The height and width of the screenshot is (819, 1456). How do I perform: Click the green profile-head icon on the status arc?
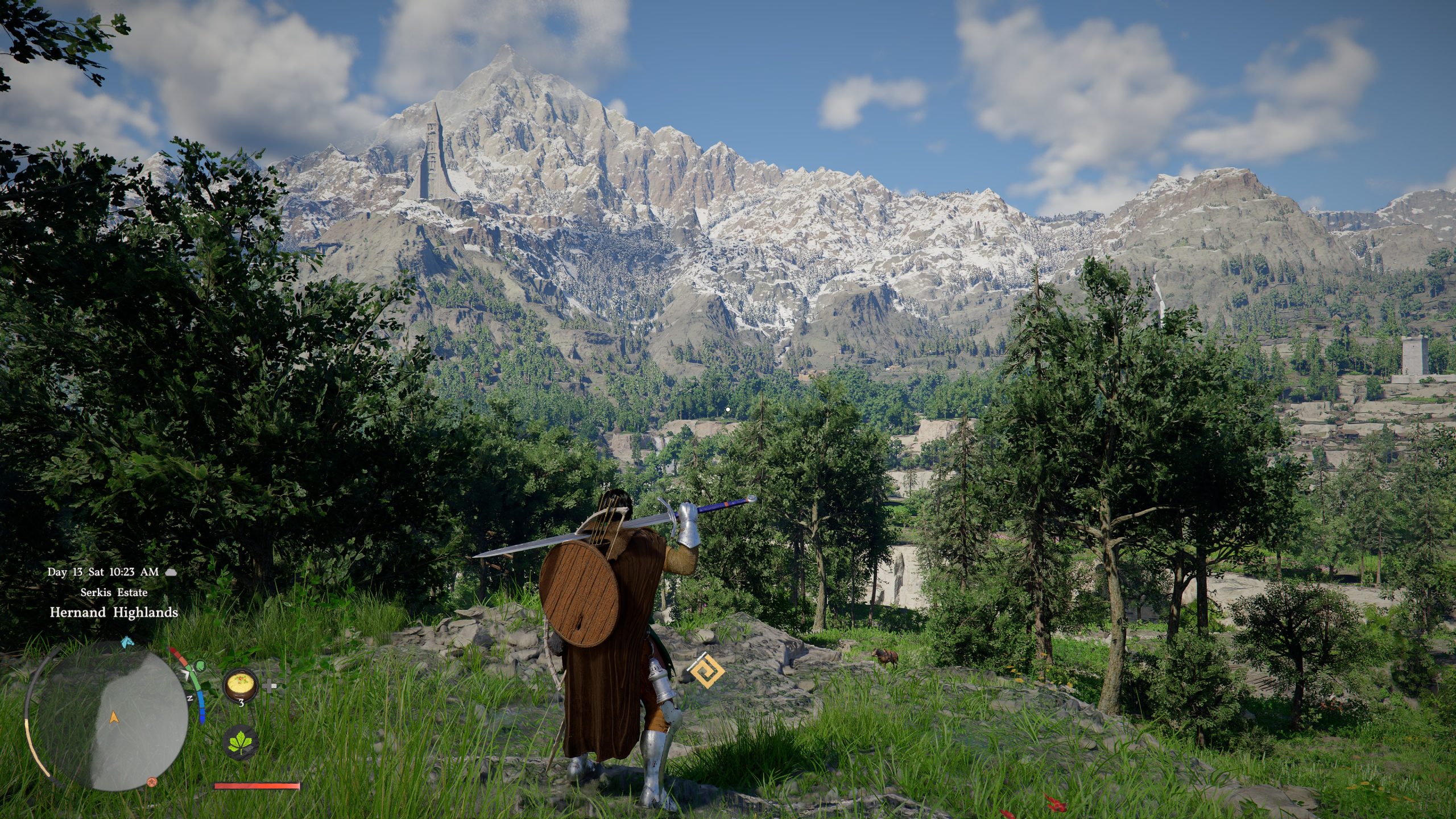click(x=200, y=665)
